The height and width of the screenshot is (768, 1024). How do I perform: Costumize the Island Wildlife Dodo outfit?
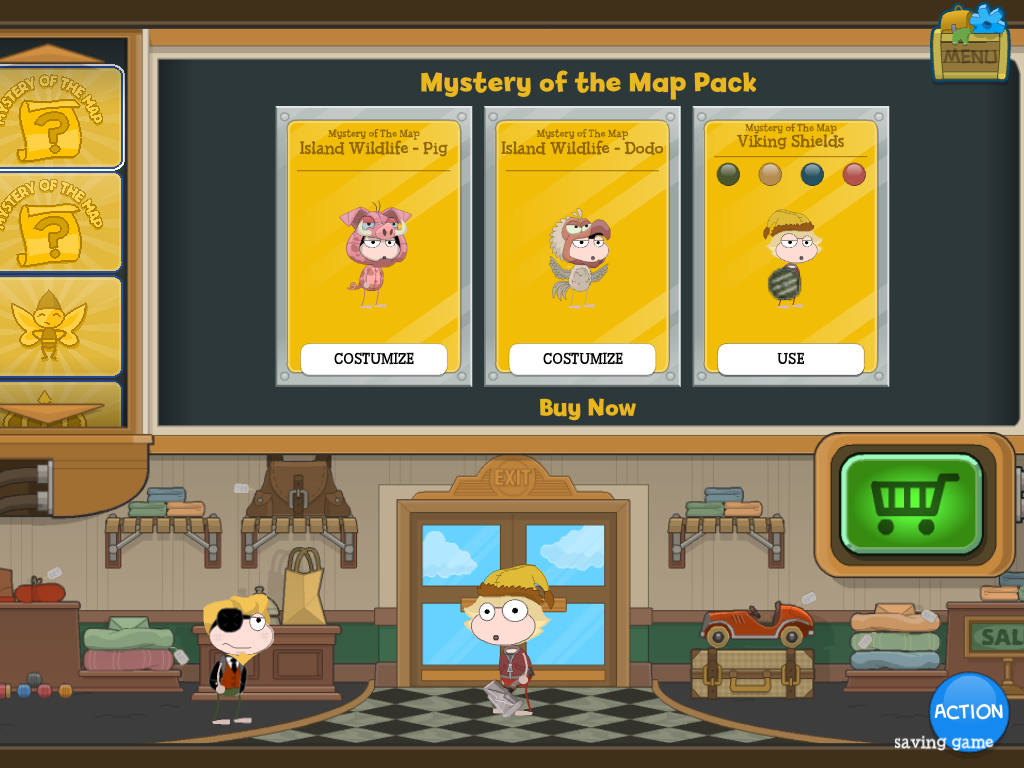coord(582,359)
